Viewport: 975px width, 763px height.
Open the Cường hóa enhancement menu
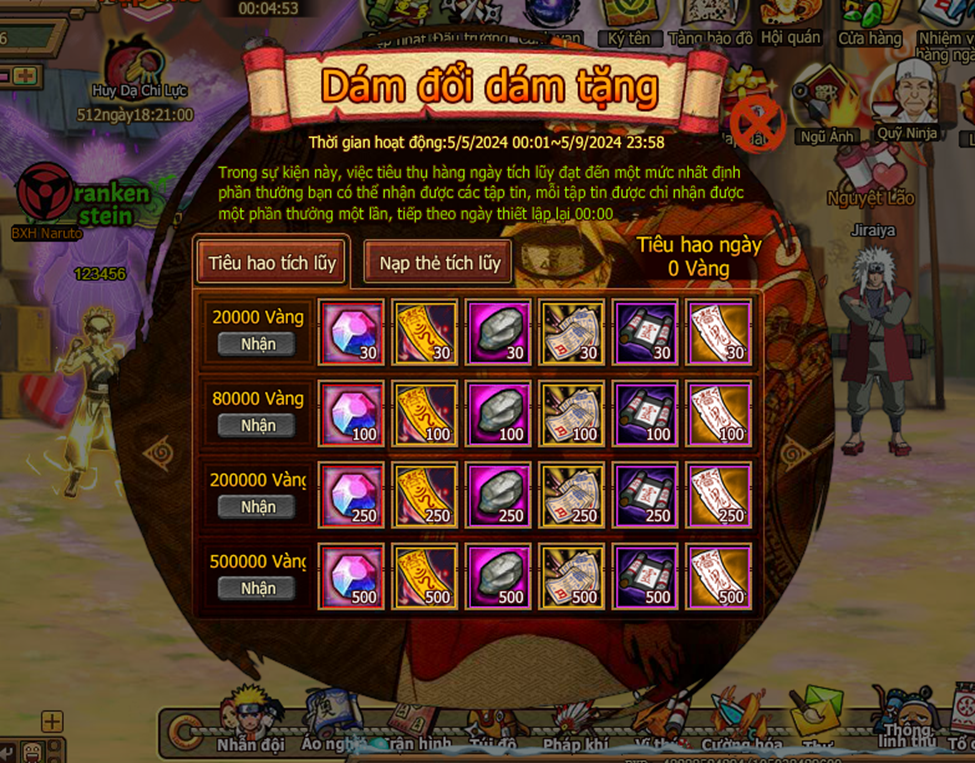(739, 722)
